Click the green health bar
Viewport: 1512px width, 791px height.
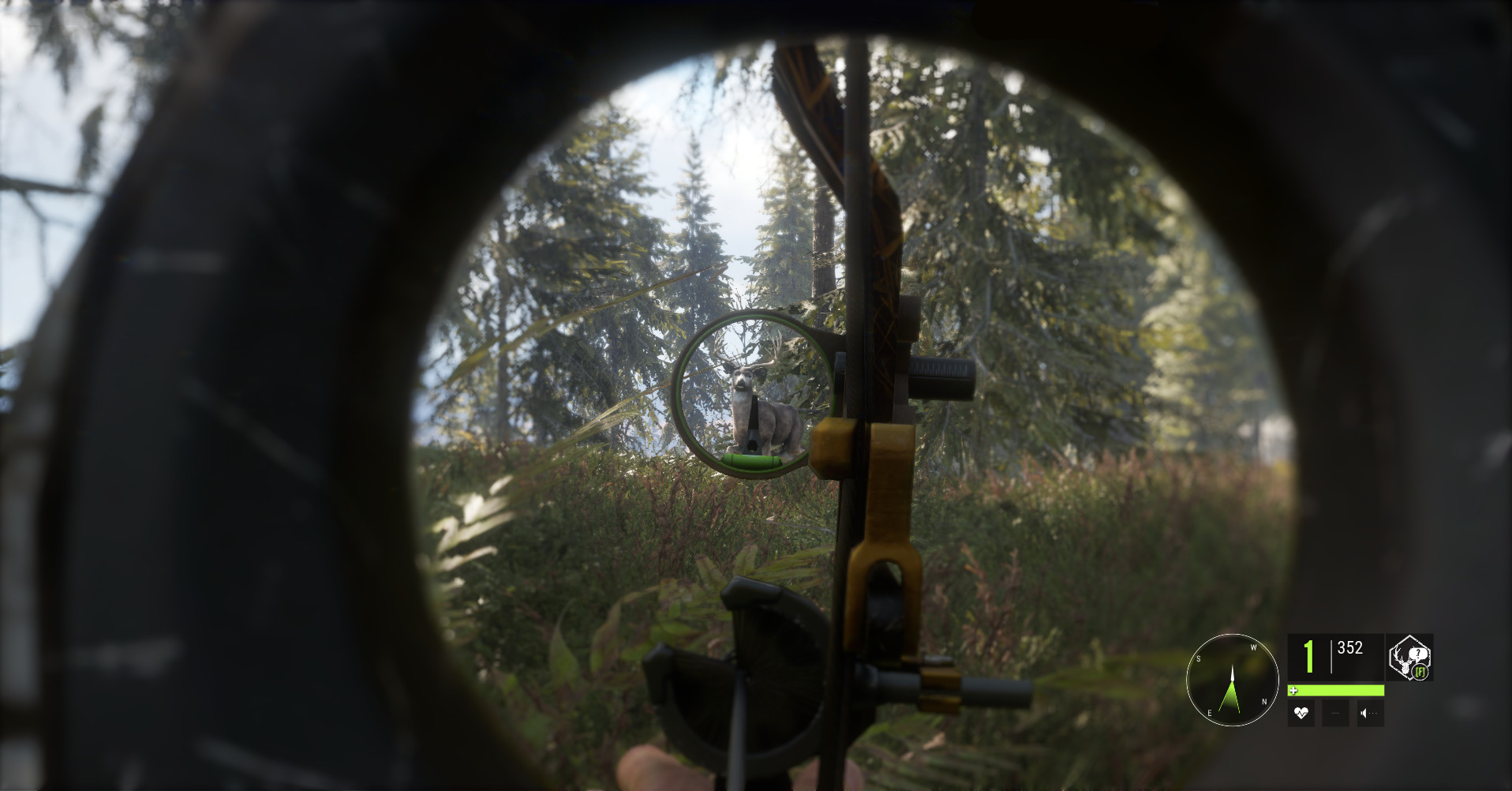[1338, 690]
